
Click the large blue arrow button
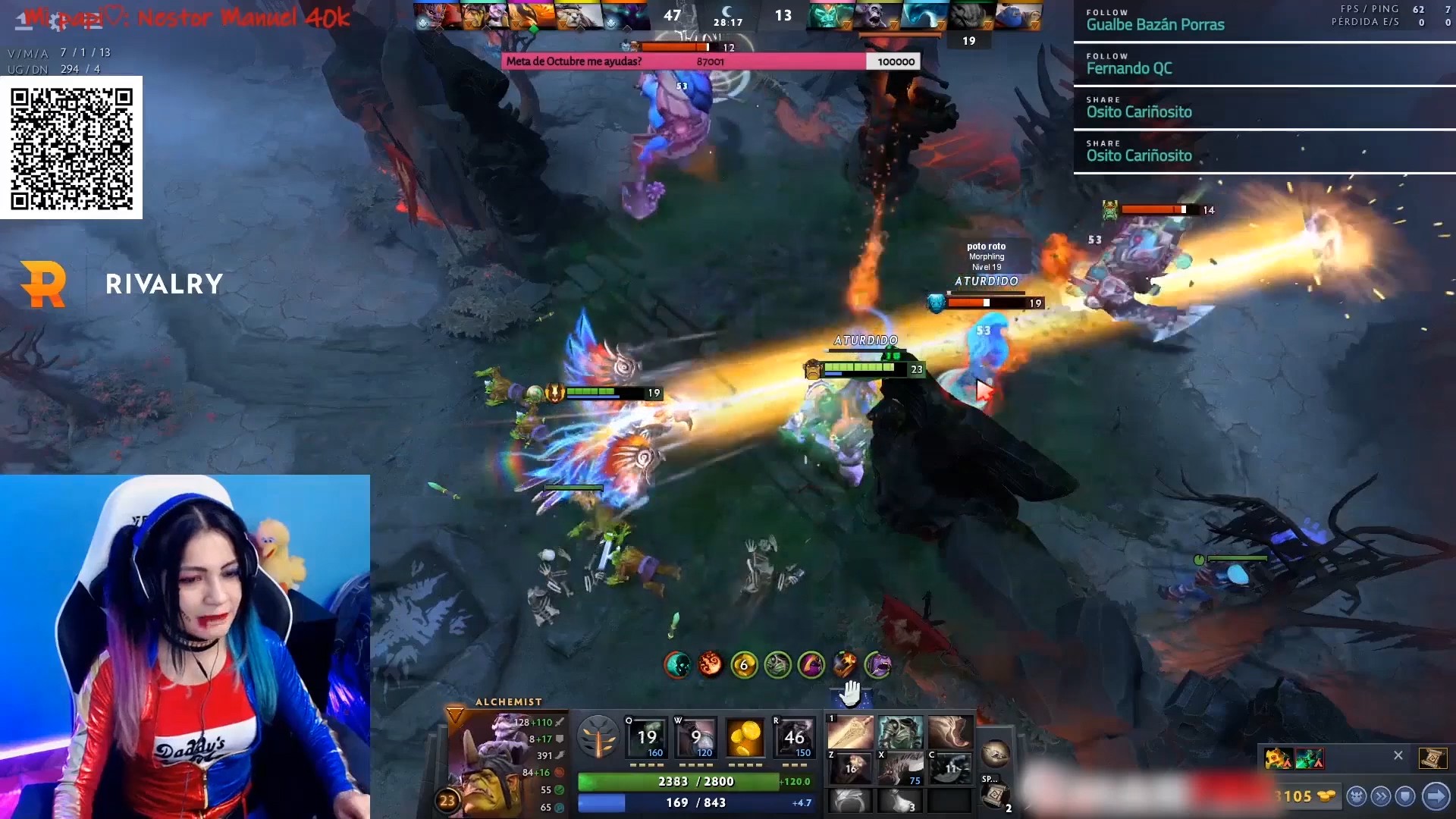coord(1436,796)
